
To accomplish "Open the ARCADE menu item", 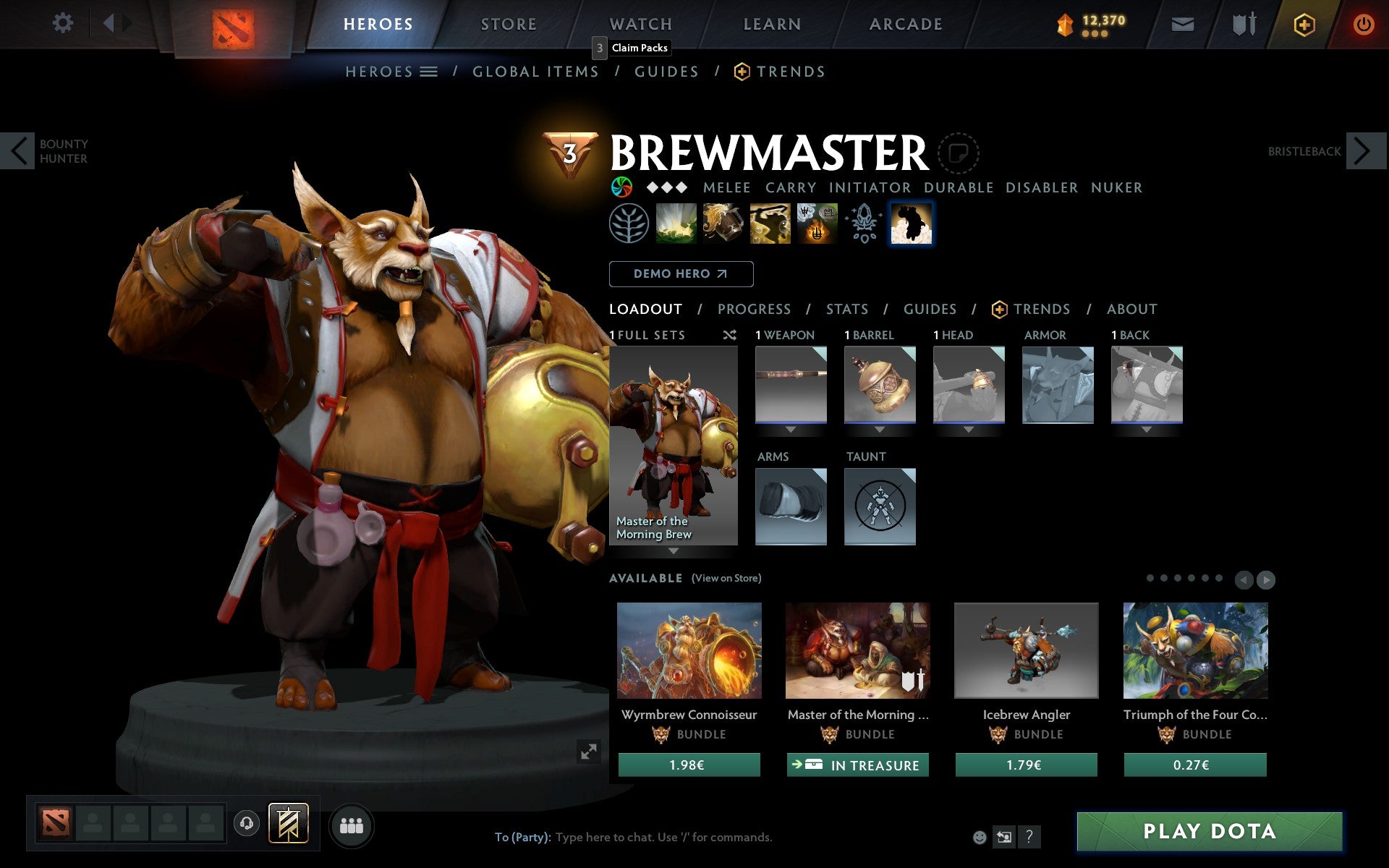I will (x=904, y=23).
